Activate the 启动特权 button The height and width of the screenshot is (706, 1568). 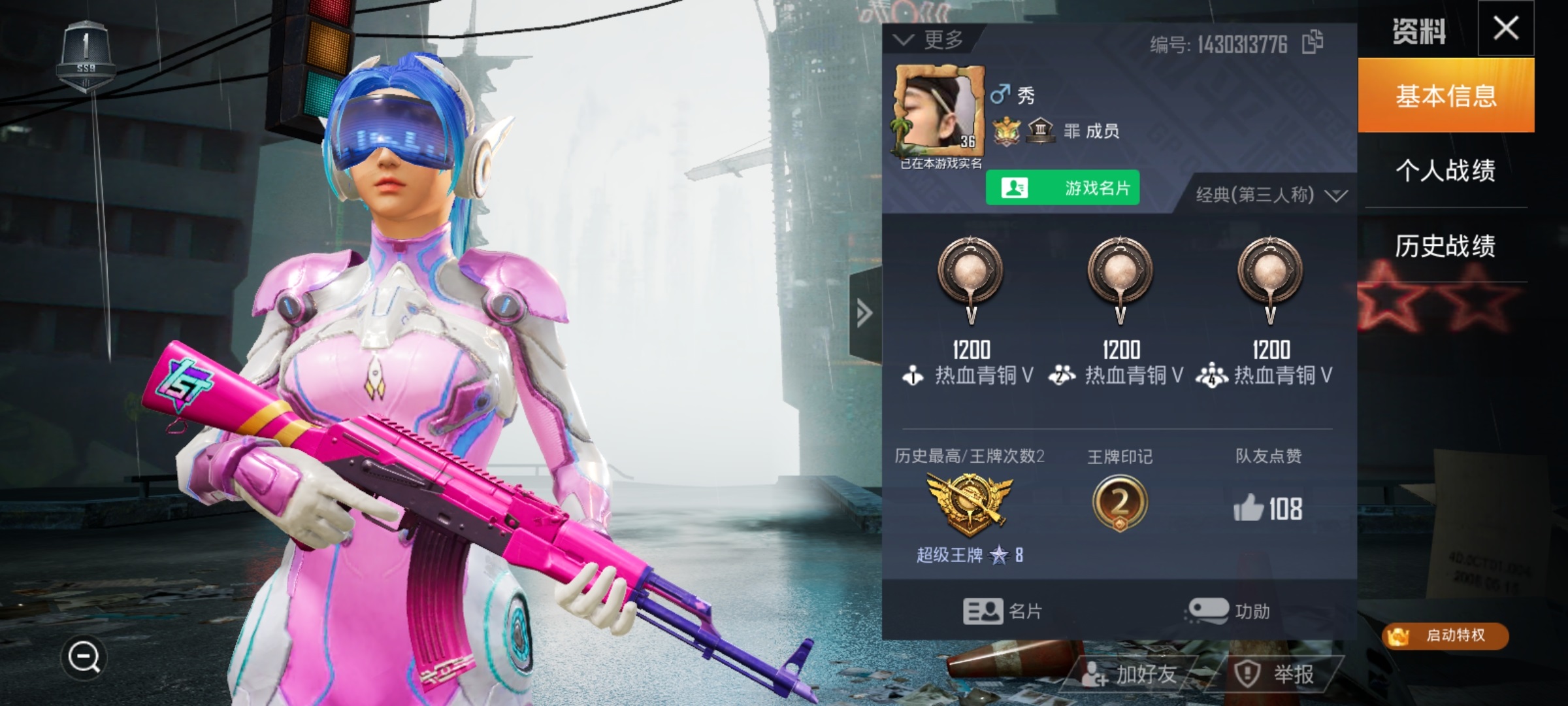pos(1445,635)
